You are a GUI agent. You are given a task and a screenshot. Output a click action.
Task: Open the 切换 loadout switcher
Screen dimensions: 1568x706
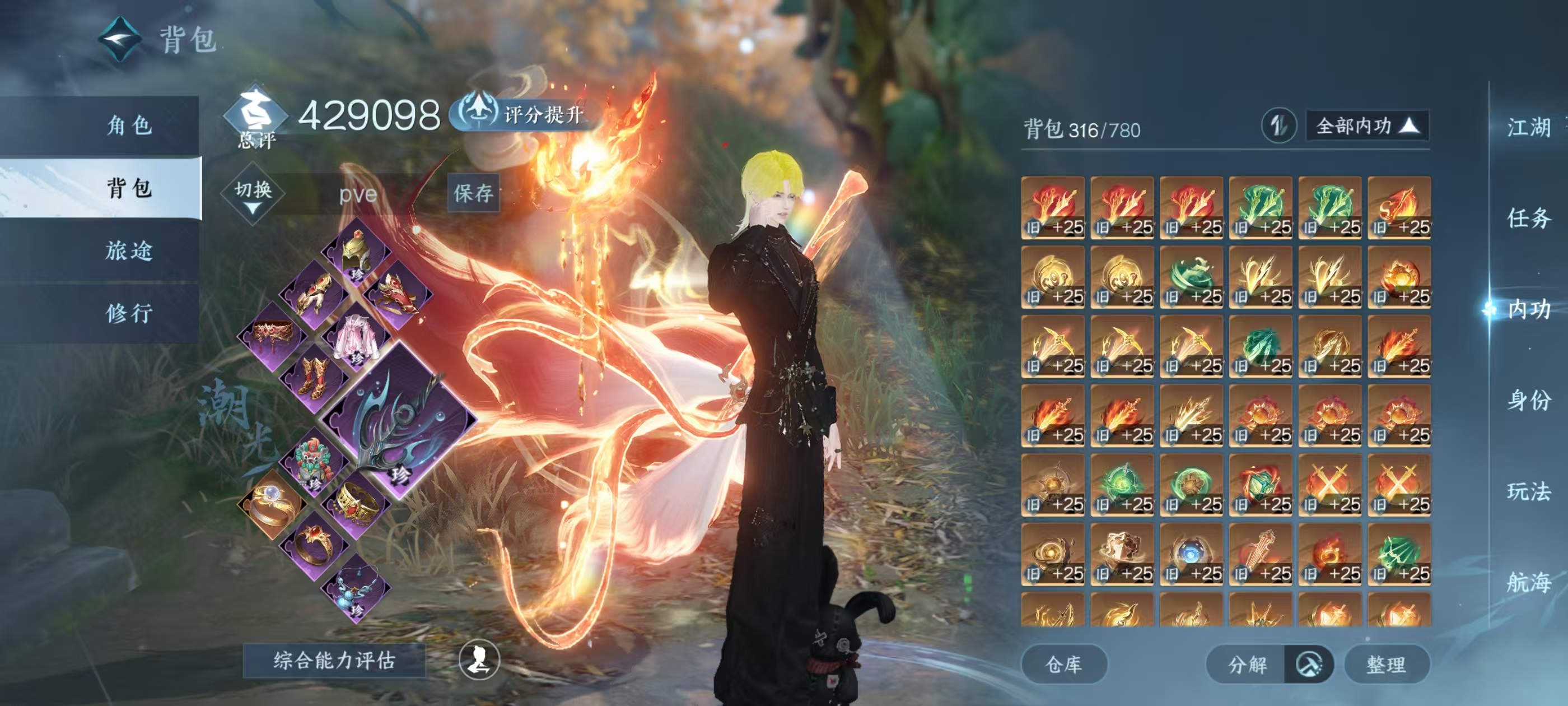[253, 194]
